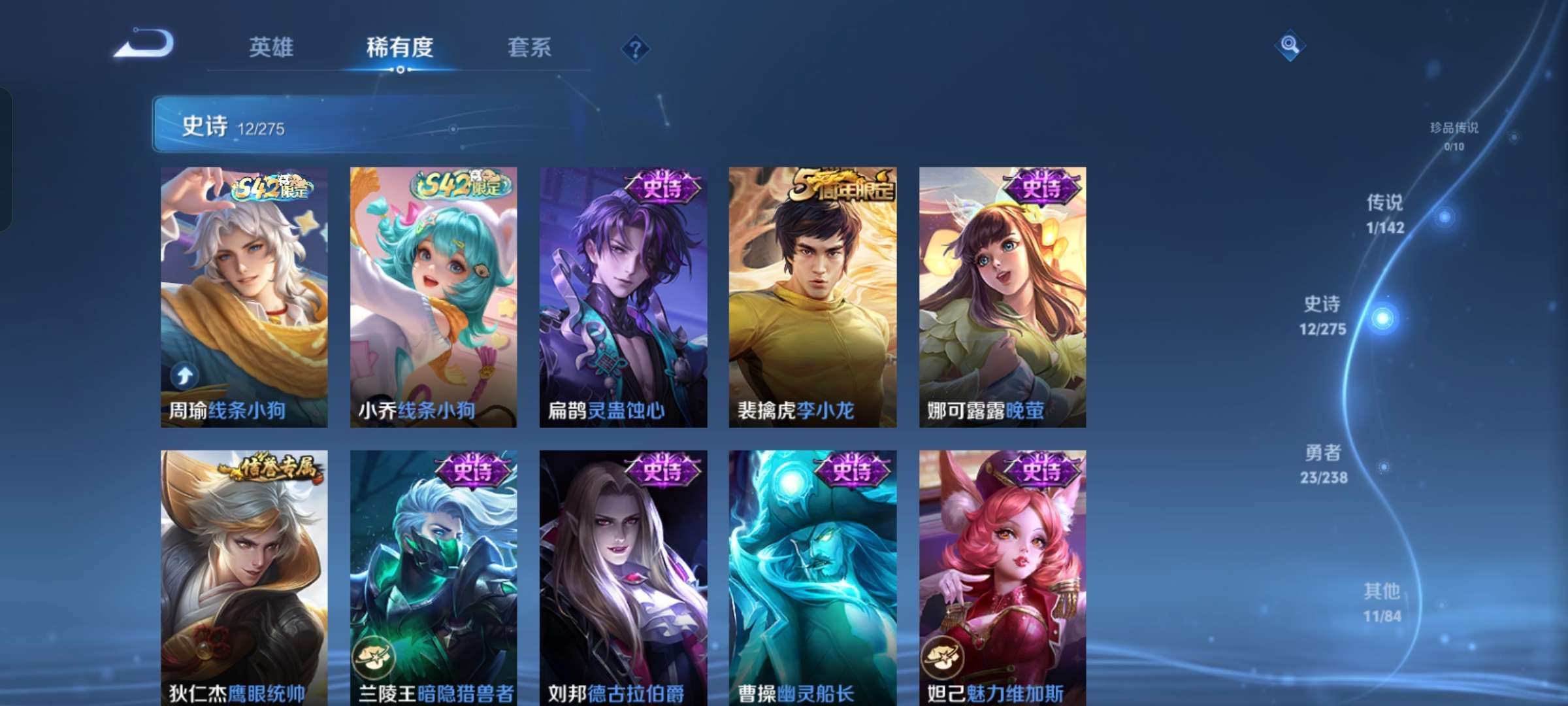1568x706 pixels.
Task: Switch to the 套系 tab
Action: tap(531, 47)
